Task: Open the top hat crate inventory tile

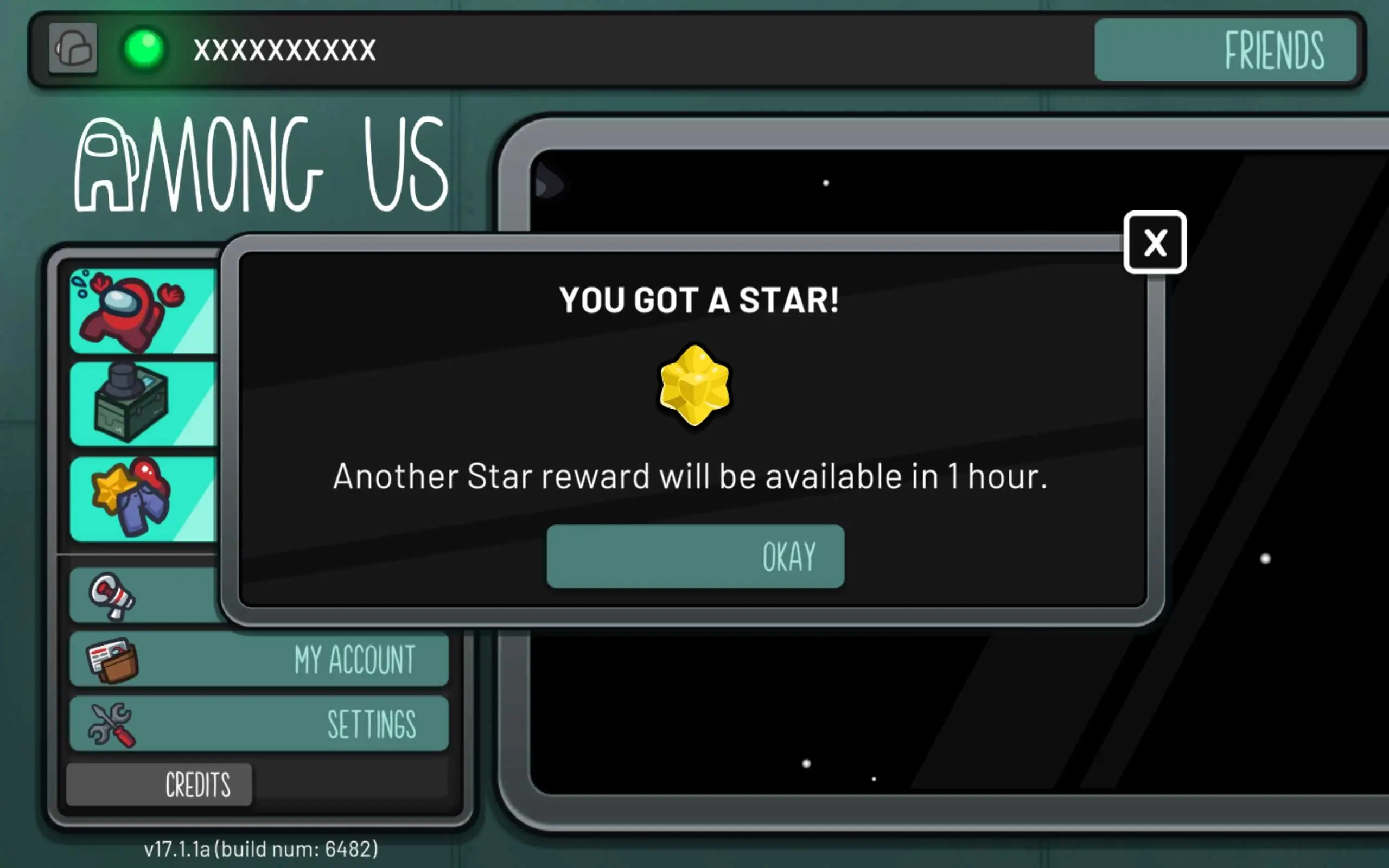Action: pyautogui.click(x=142, y=404)
